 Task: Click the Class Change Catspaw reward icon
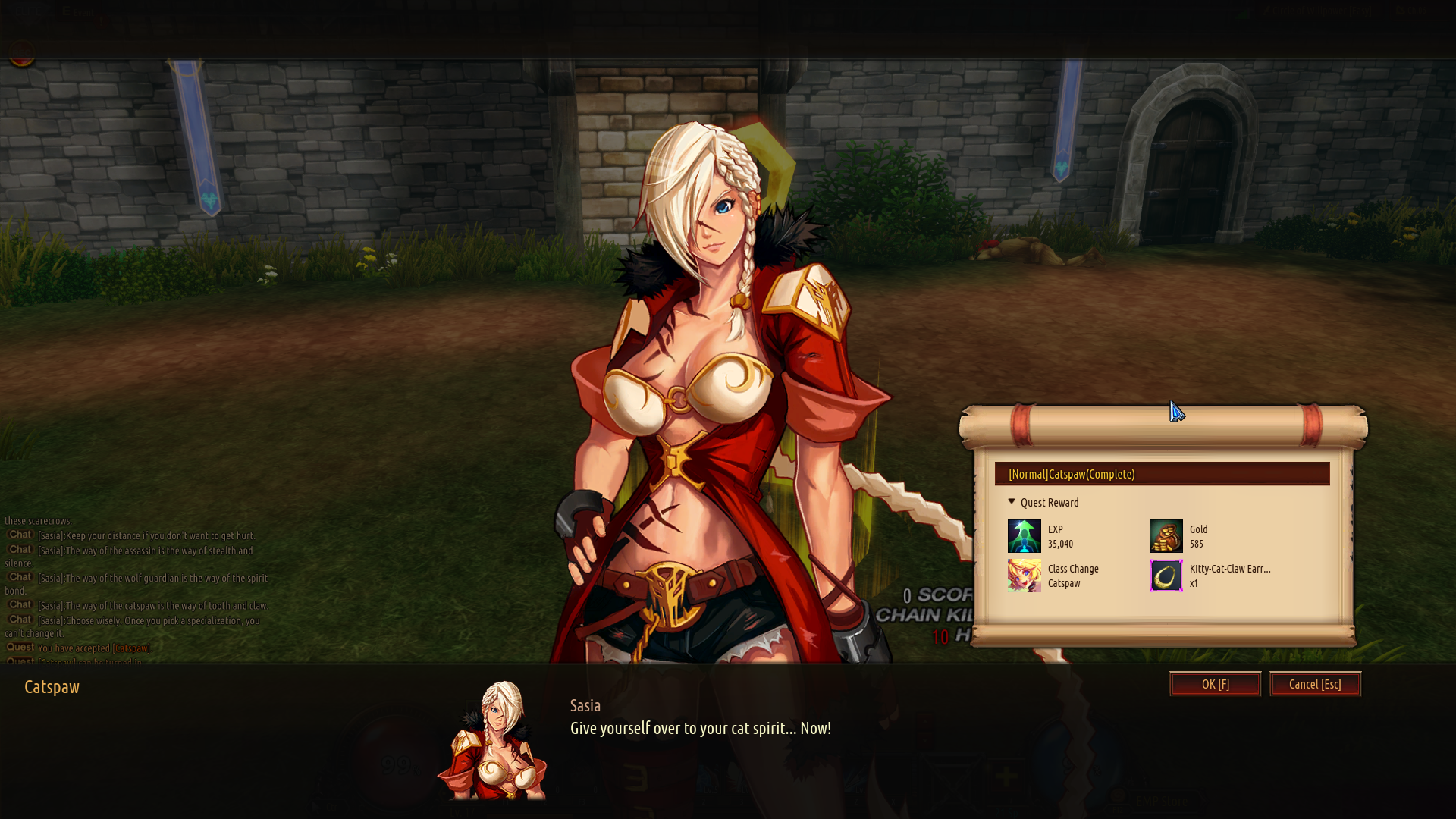(1024, 576)
